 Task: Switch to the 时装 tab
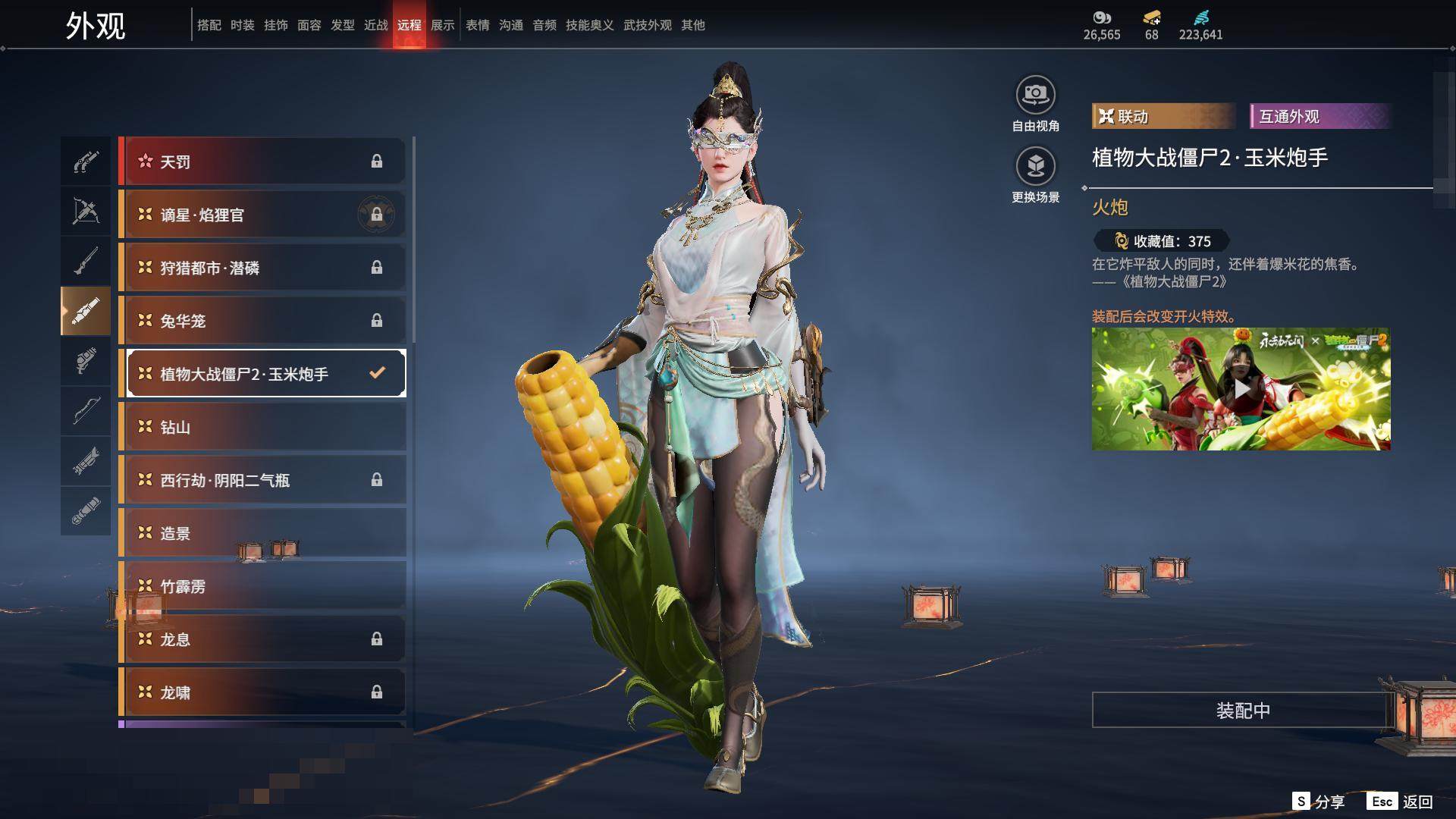[243, 25]
